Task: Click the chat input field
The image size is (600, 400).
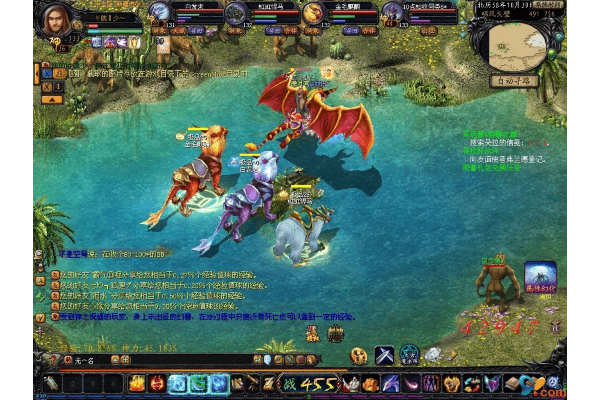Action: tap(150, 358)
